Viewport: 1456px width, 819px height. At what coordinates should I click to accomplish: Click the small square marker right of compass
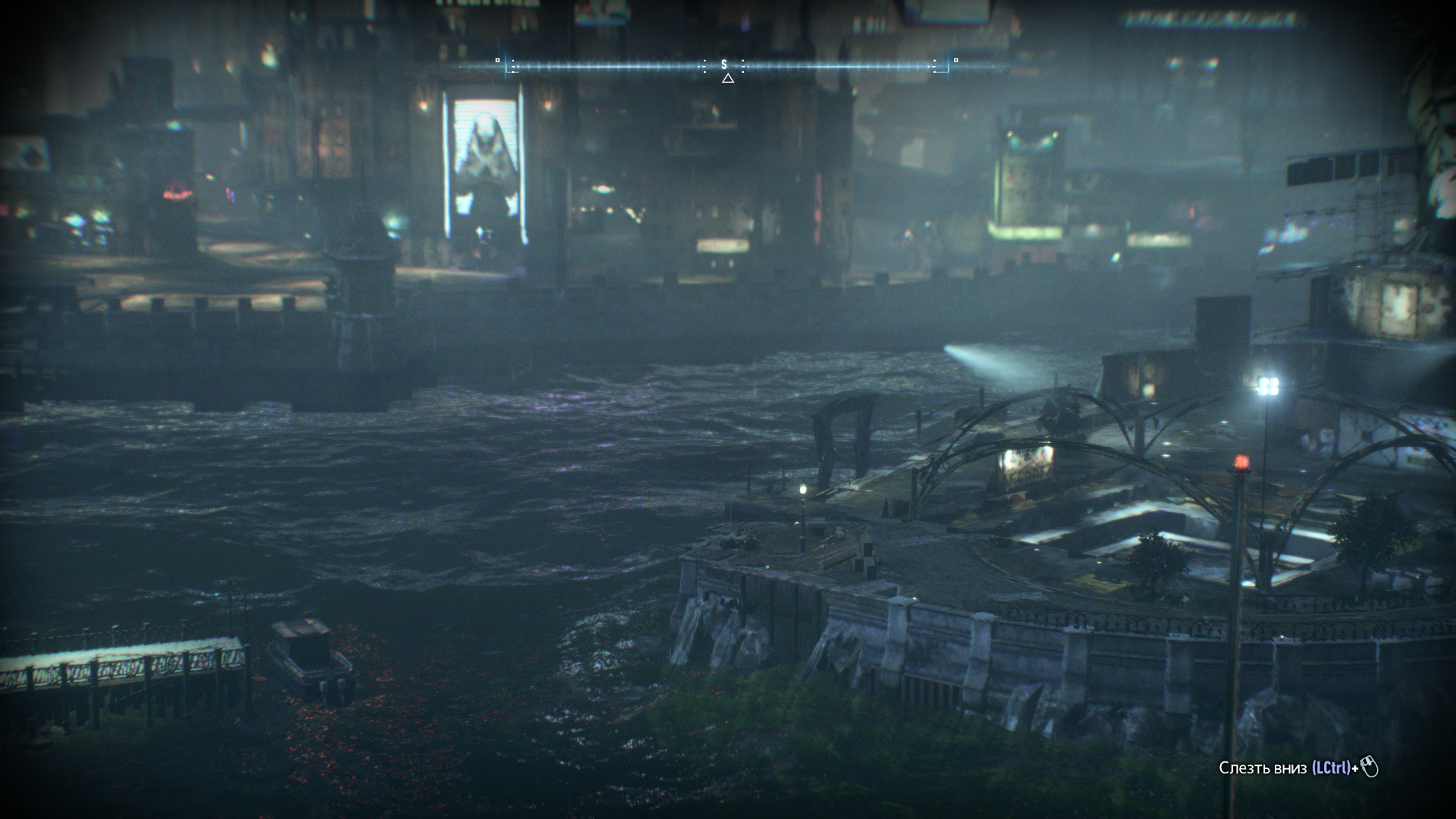coord(957,60)
